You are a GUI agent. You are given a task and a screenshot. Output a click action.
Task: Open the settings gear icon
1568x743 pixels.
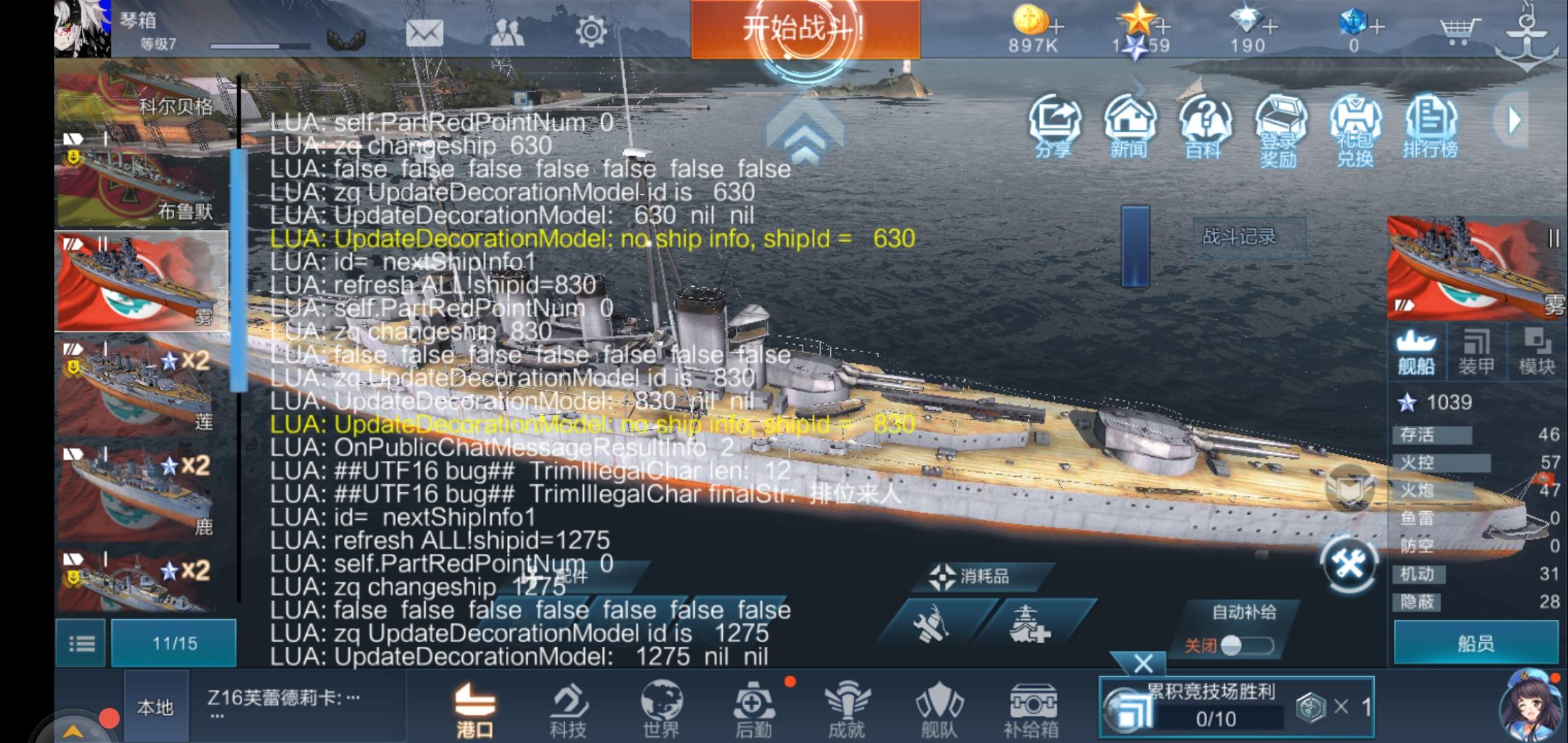590,32
